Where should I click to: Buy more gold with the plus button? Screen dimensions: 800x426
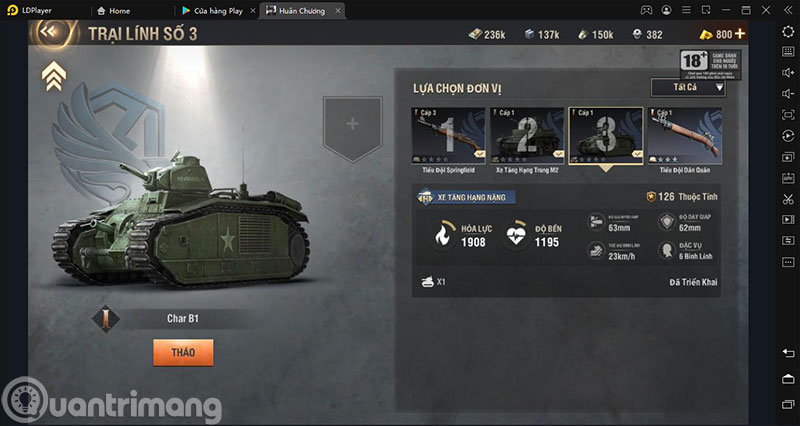[x=740, y=34]
